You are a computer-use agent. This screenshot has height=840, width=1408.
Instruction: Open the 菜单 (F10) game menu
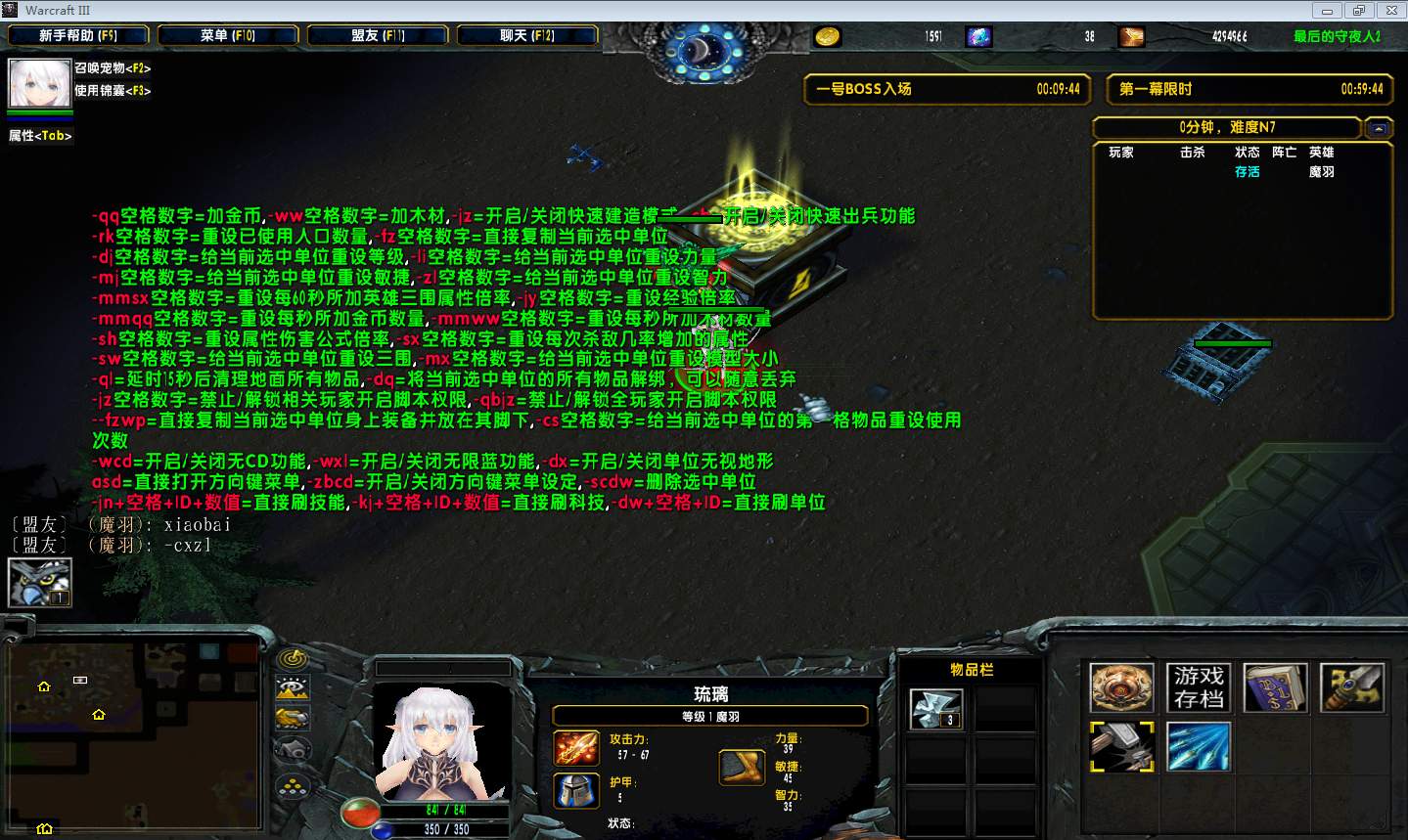(x=228, y=36)
